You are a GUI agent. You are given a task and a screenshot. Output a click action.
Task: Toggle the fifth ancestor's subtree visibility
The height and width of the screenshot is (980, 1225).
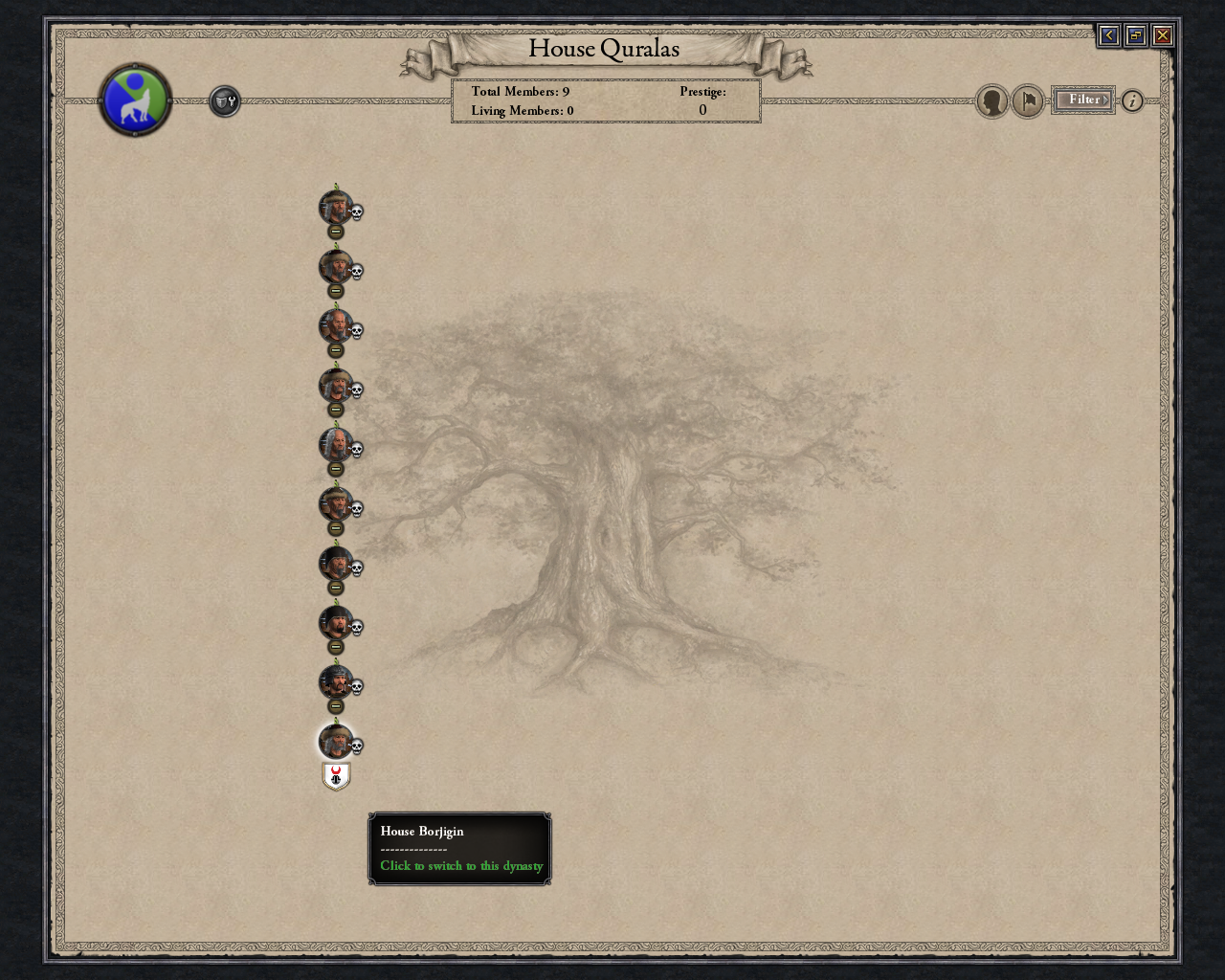(x=335, y=470)
